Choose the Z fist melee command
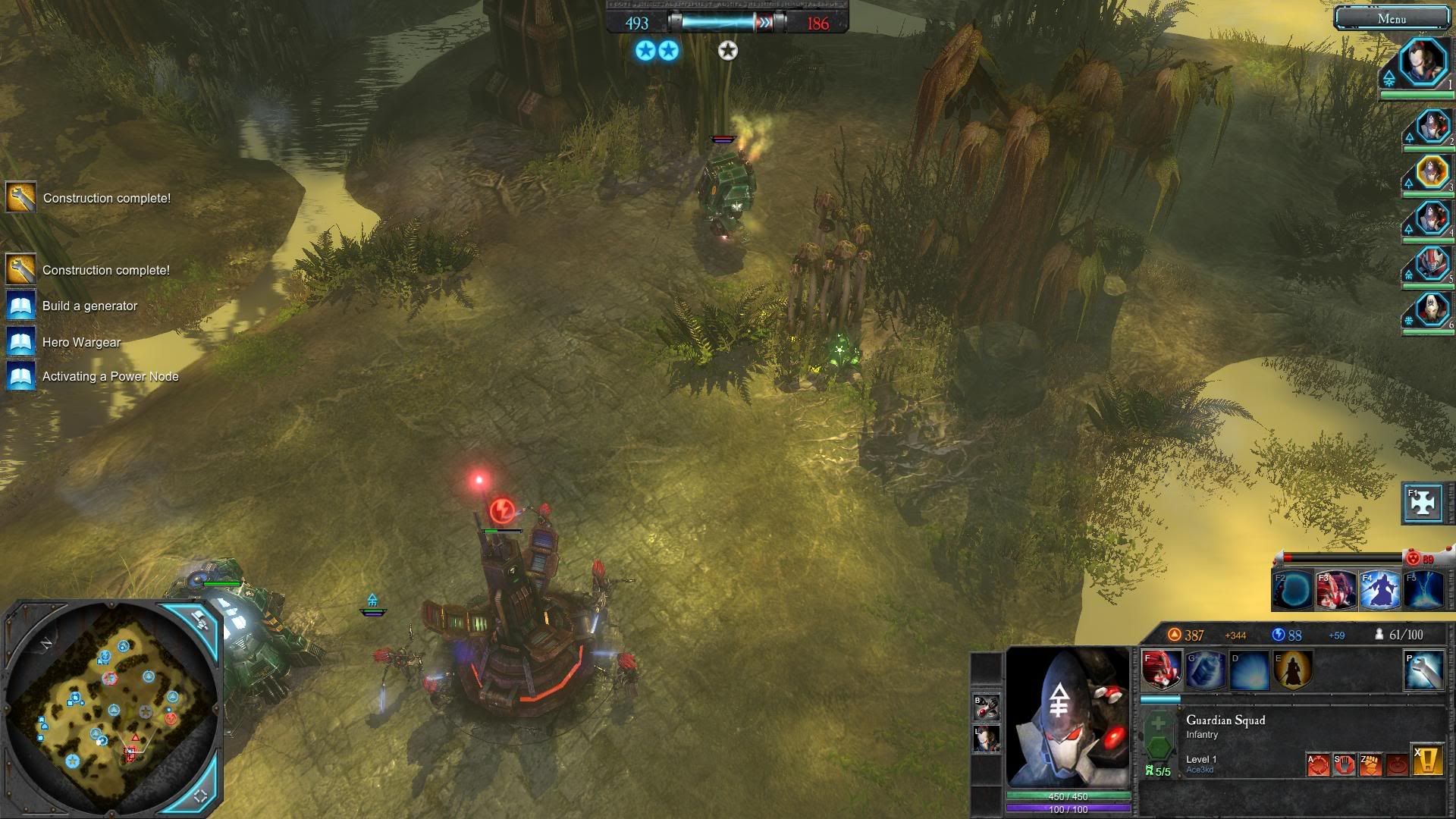The image size is (1456, 819). [x=1371, y=764]
